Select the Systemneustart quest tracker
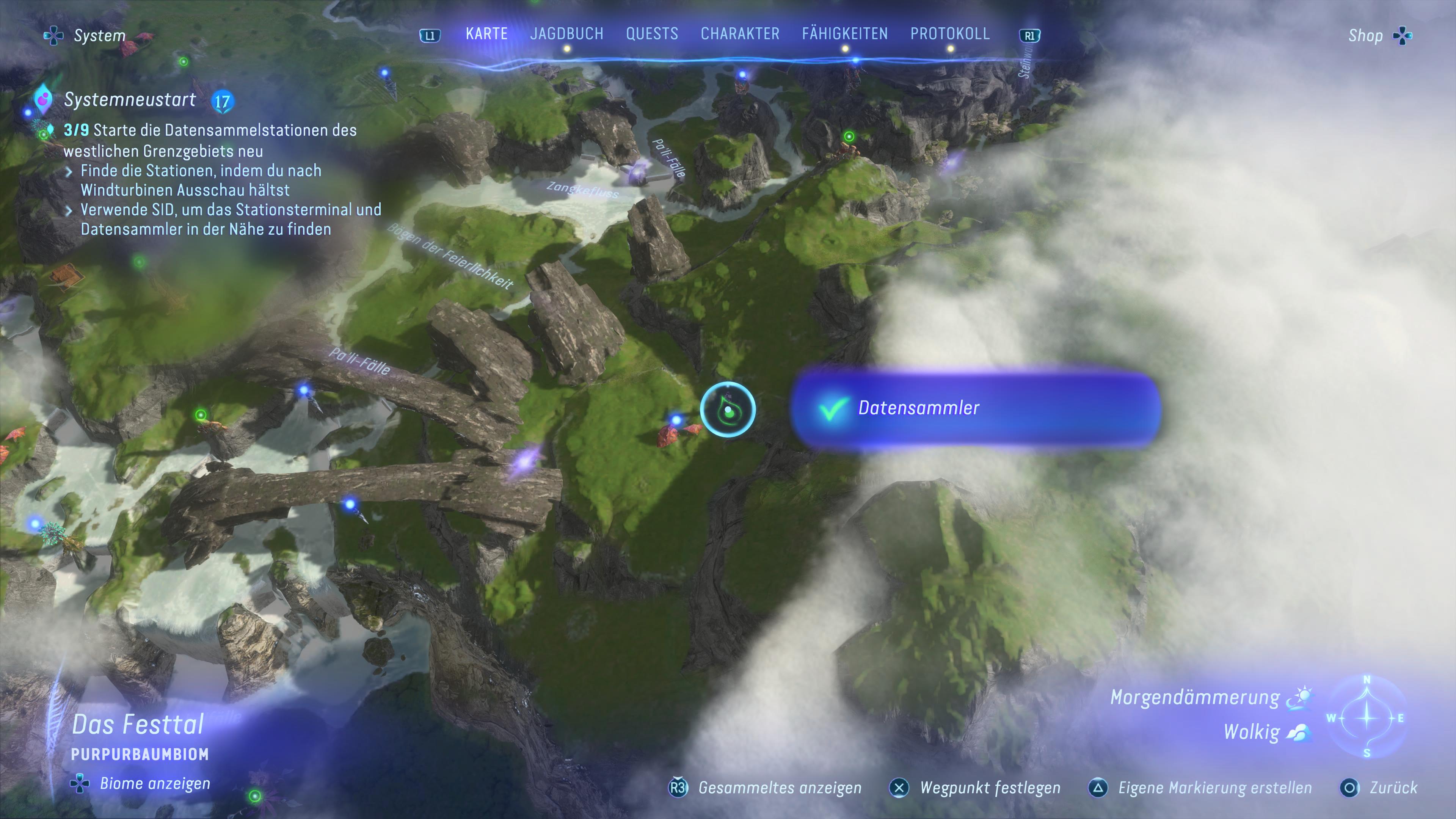Image resolution: width=1456 pixels, height=819 pixels. coord(130,100)
